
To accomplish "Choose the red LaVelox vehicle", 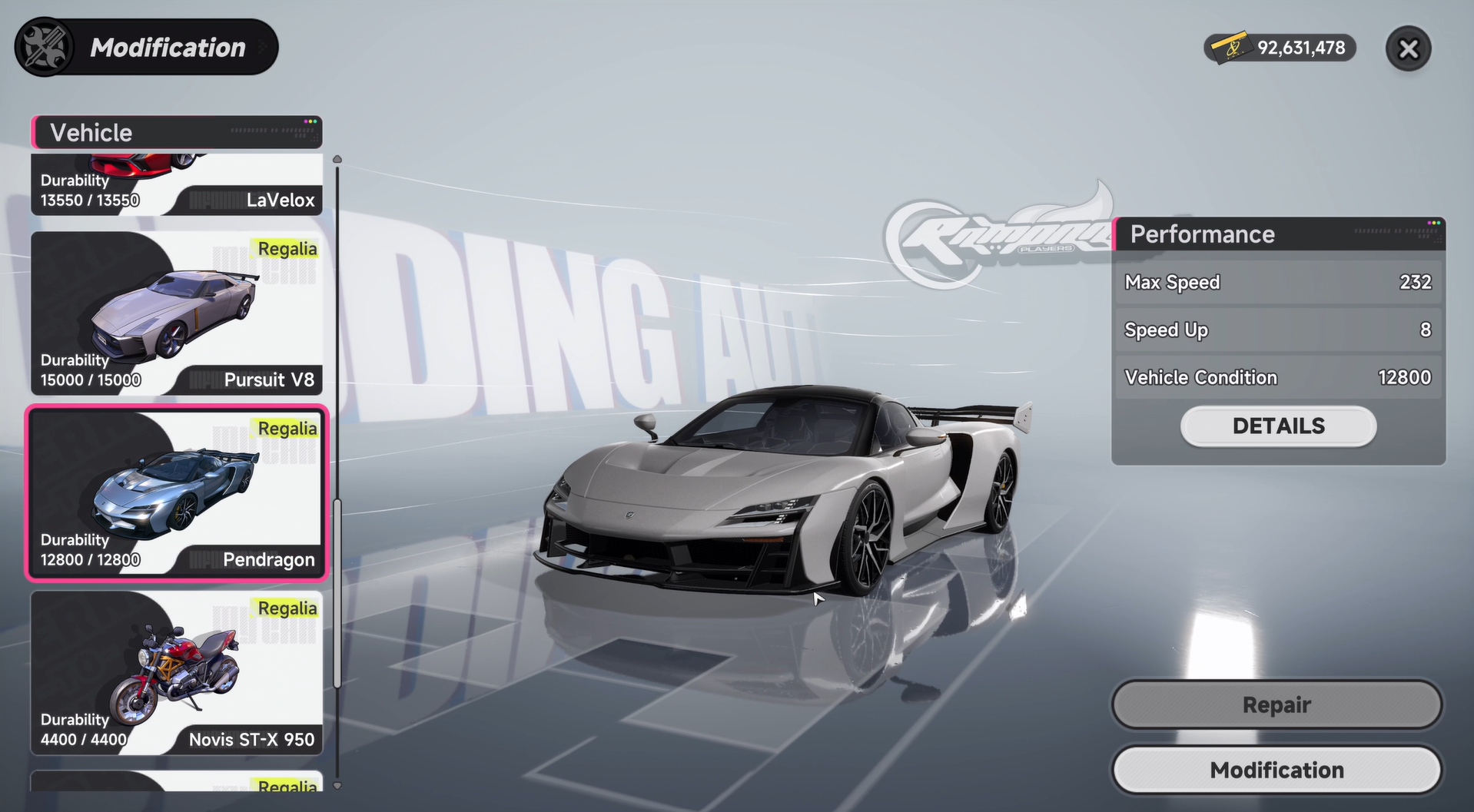I will coord(176,184).
